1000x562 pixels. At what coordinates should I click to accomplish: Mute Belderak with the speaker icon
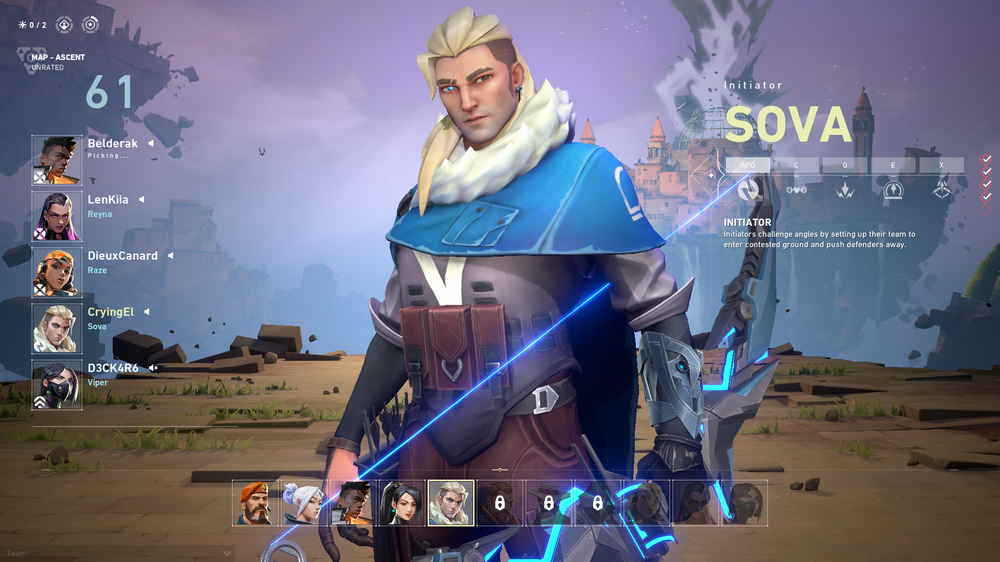click(151, 144)
